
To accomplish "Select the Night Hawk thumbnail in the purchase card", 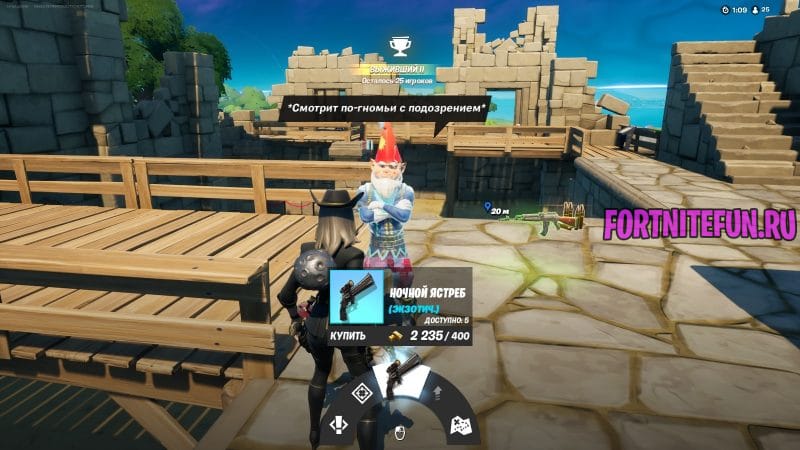I will [x=355, y=297].
